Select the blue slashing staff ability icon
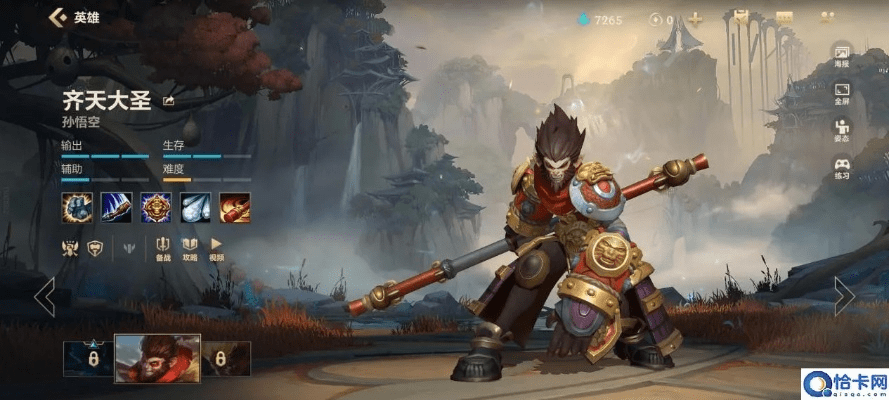 (x=116, y=207)
